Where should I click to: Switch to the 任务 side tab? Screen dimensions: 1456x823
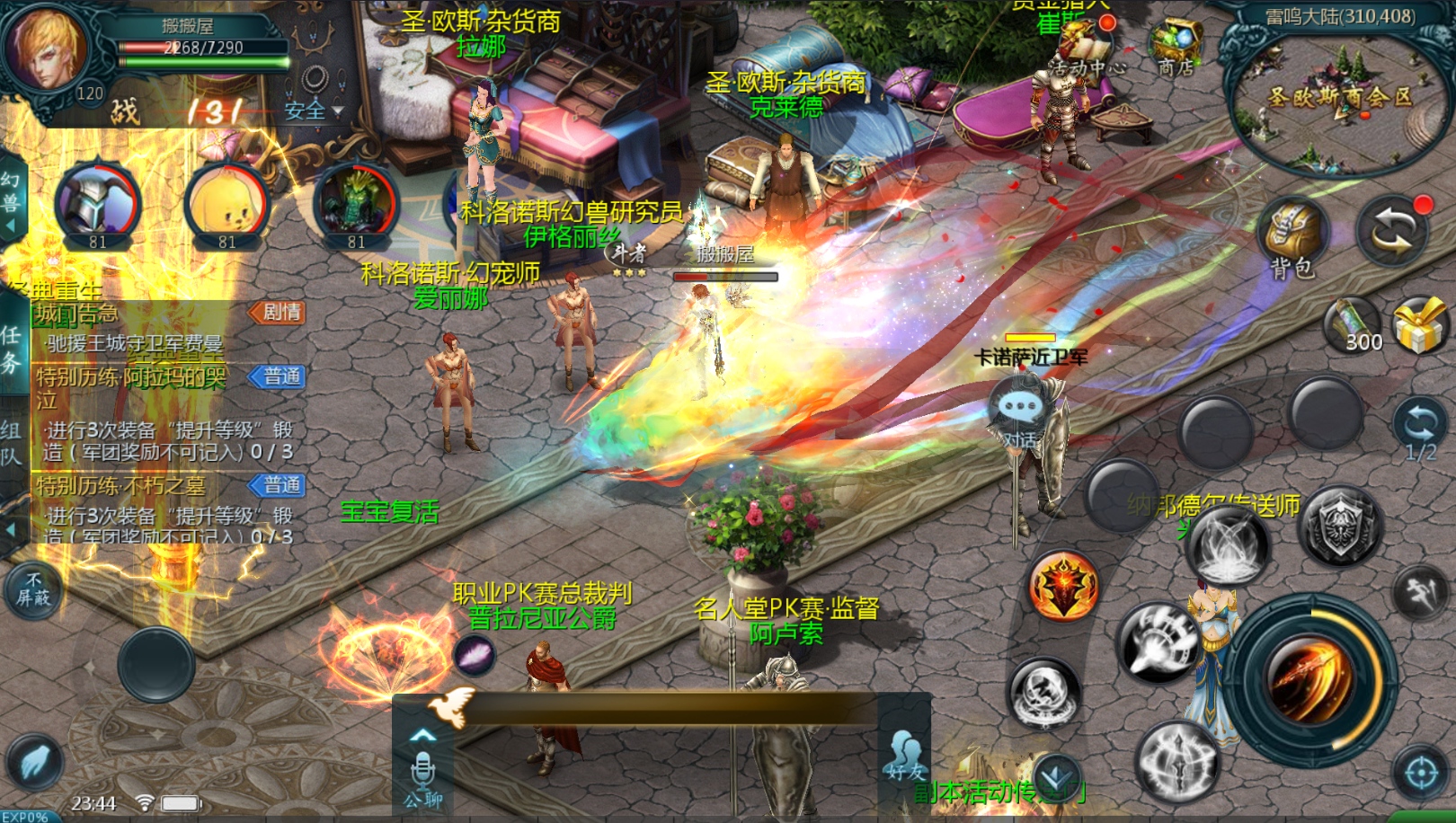click(x=12, y=350)
